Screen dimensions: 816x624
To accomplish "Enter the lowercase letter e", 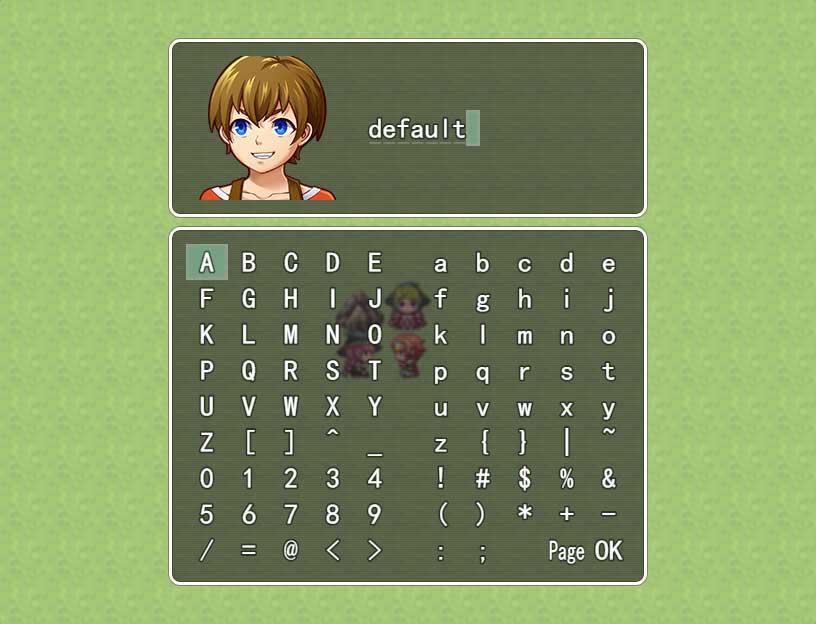I will (x=608, y=263).
